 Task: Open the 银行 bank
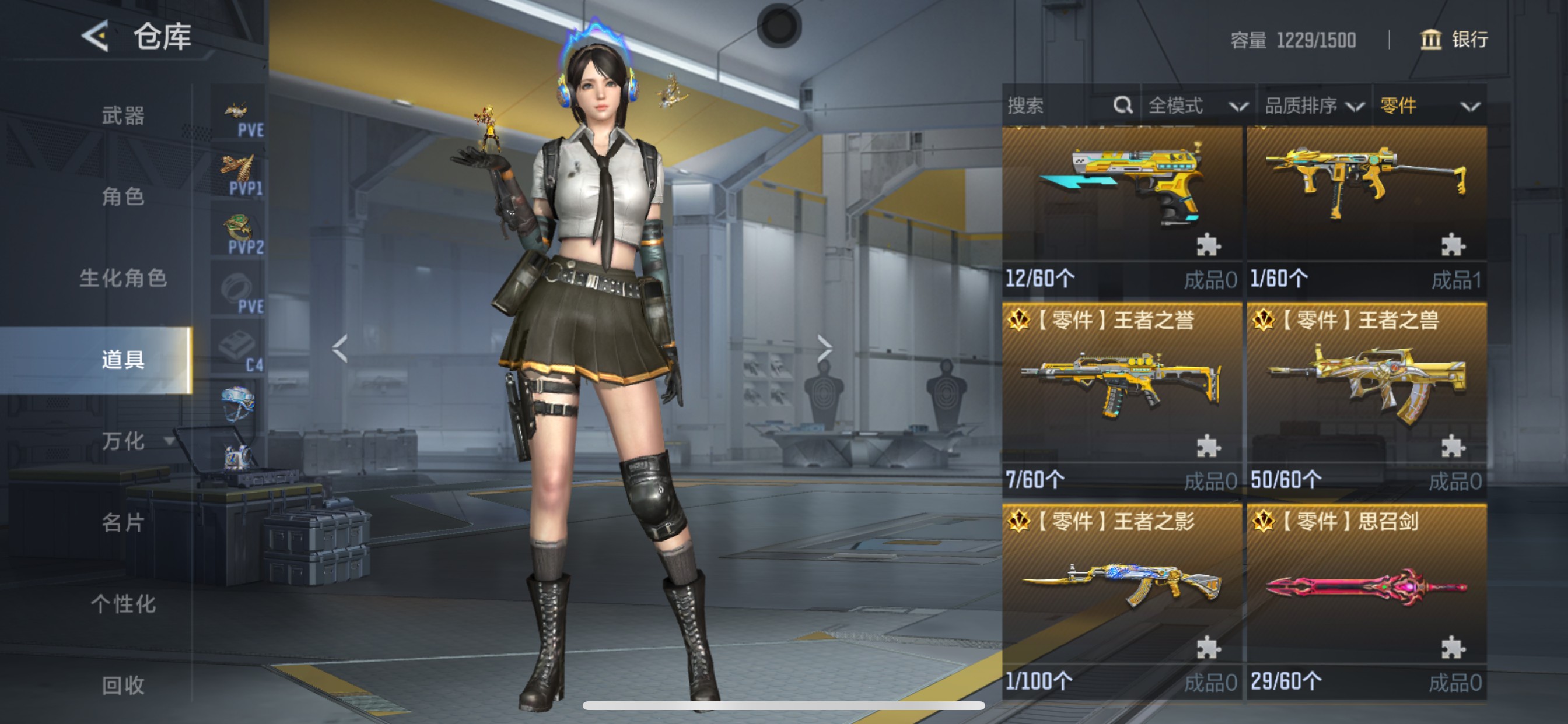point(1454,40)
